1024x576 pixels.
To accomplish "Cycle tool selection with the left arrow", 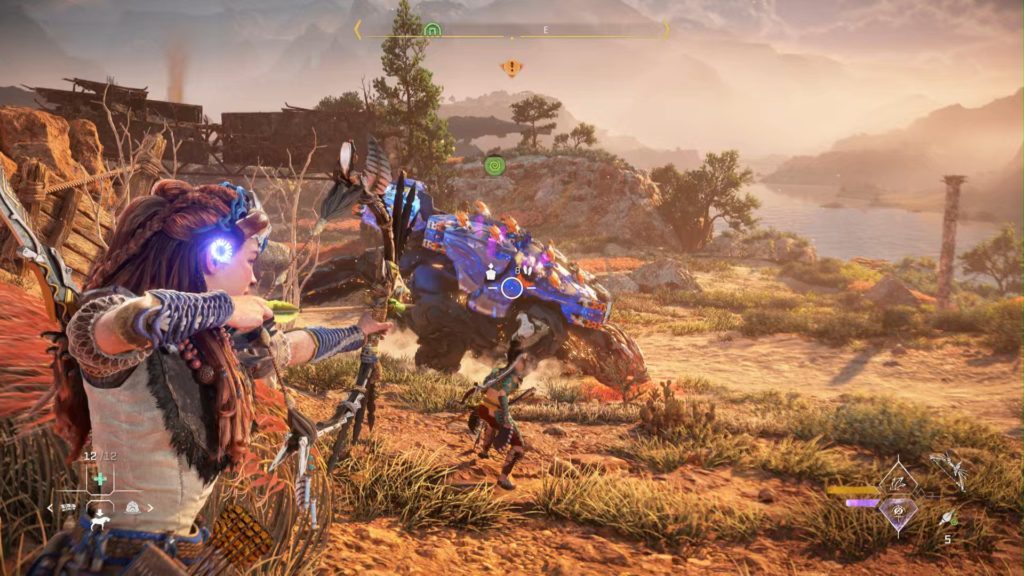I will click(49, 508).
